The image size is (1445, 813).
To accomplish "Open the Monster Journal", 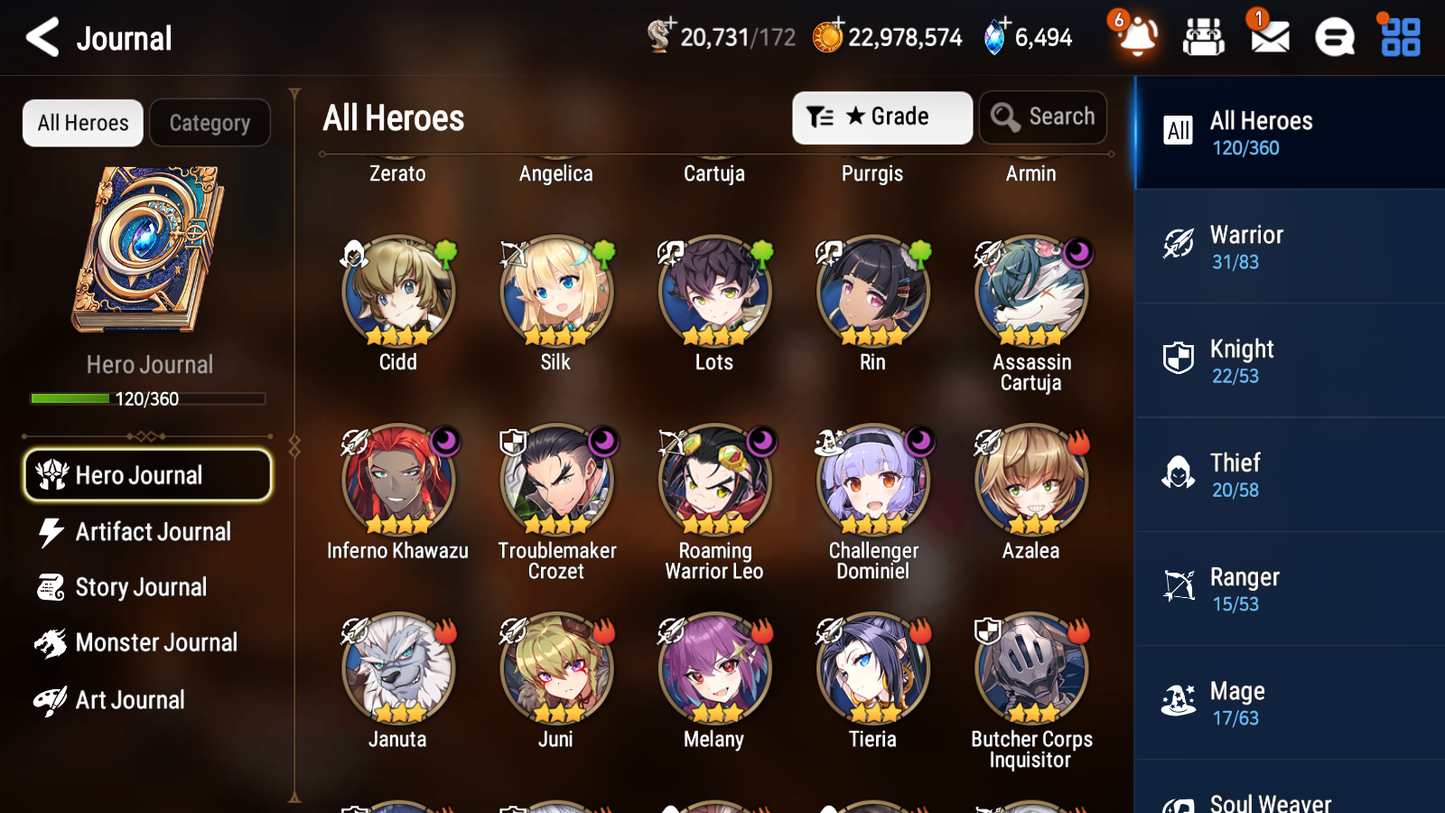I will [156, 643].
